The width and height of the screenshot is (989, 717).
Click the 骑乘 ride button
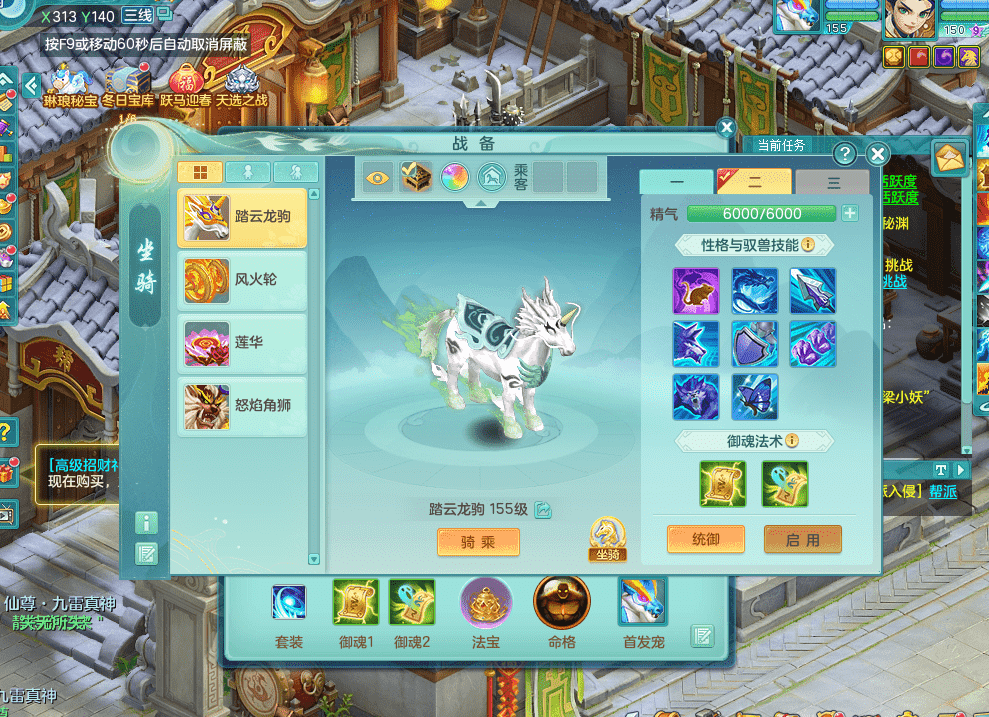coord(478,541)
